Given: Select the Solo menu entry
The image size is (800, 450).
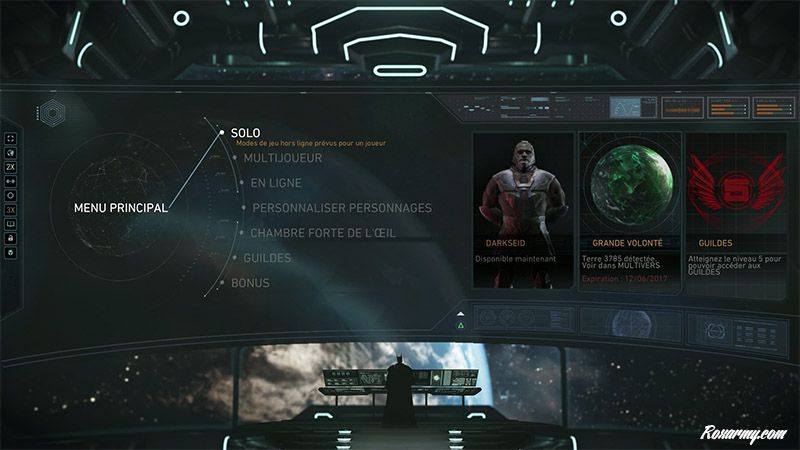Looking at the screenshot, I should 246,132.
